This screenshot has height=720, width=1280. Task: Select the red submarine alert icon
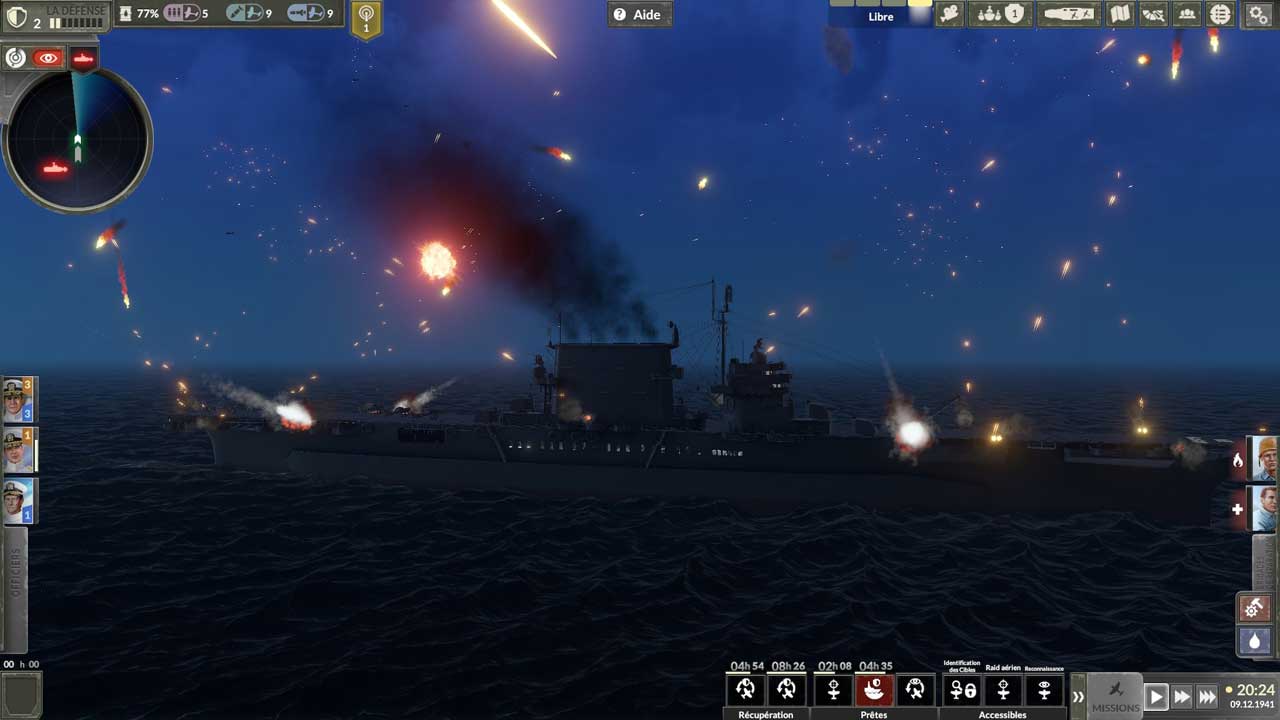tap(84, 58)
